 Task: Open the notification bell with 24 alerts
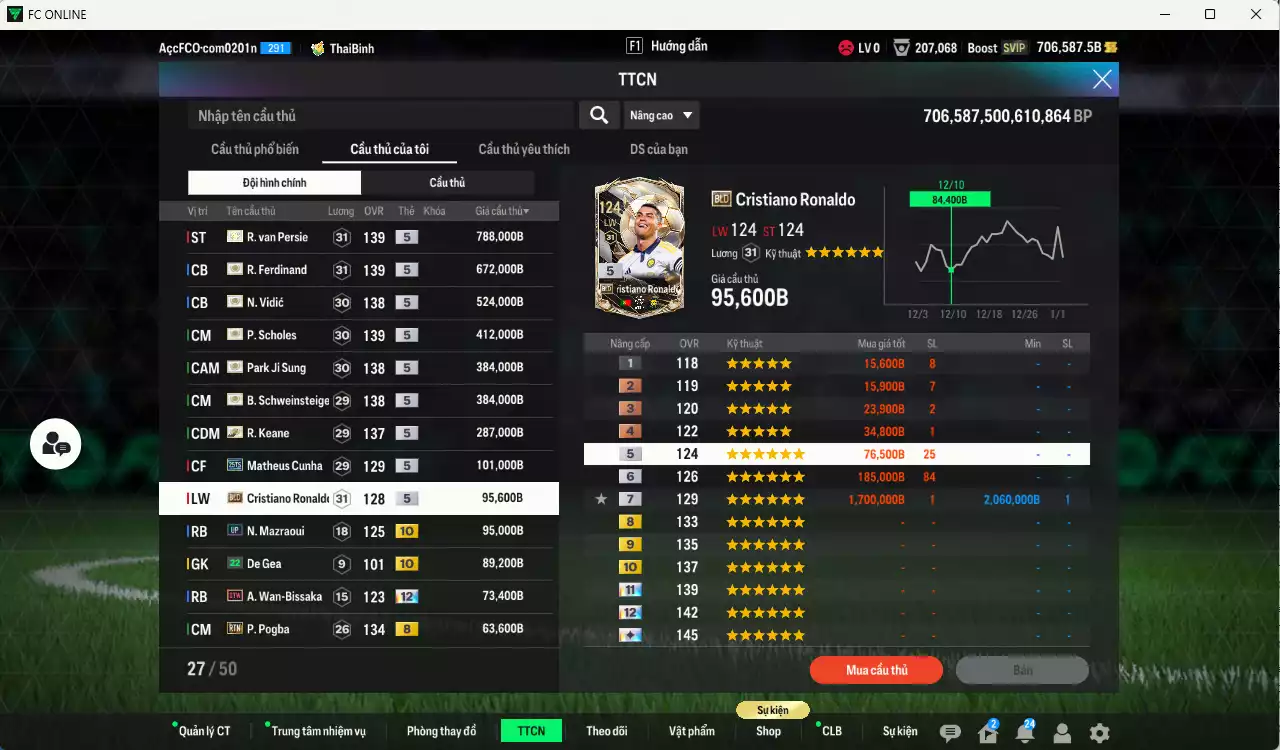click(1028, 731)
